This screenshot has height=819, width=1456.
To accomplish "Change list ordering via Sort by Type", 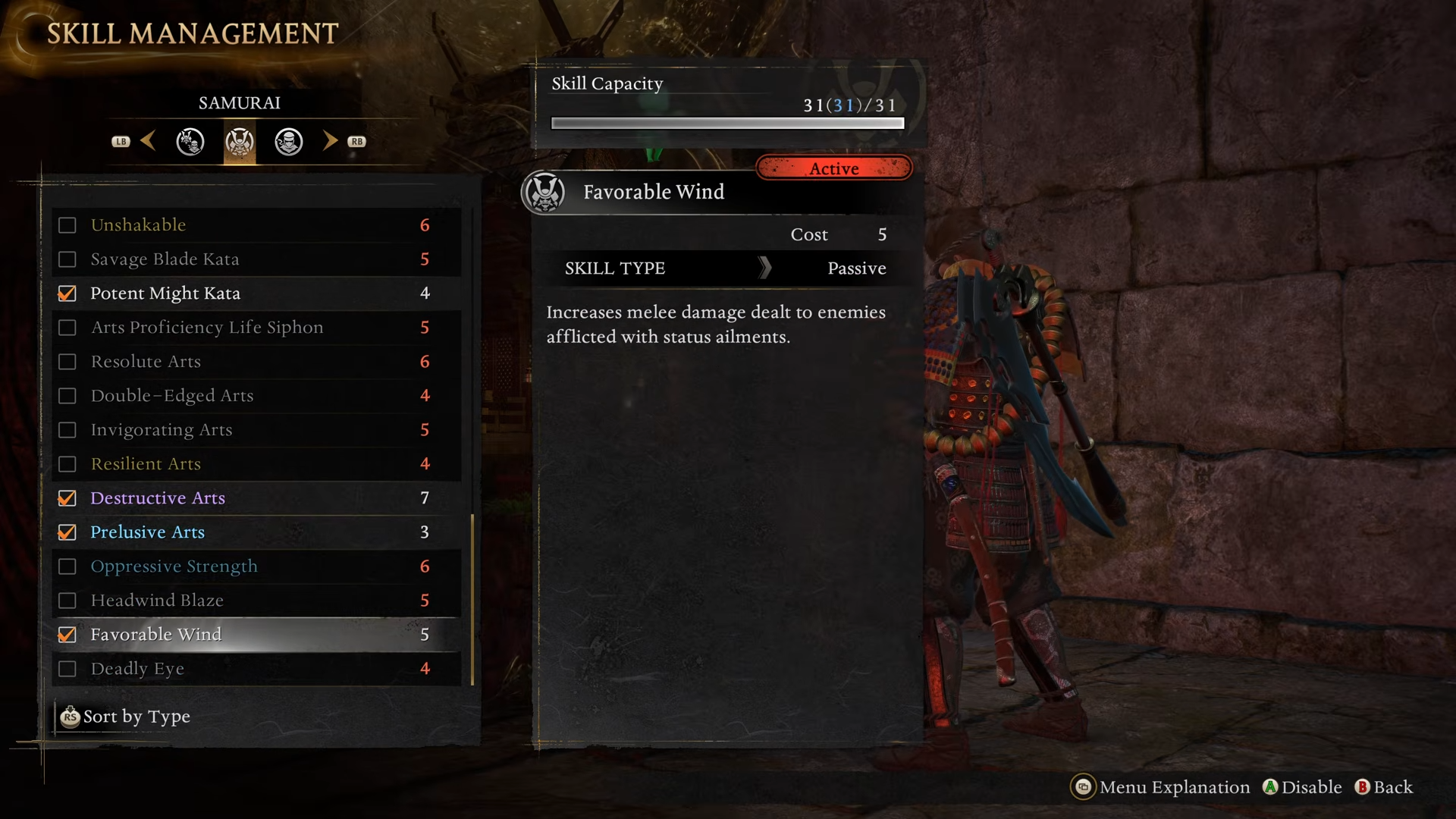I will (x=126, y=717).
